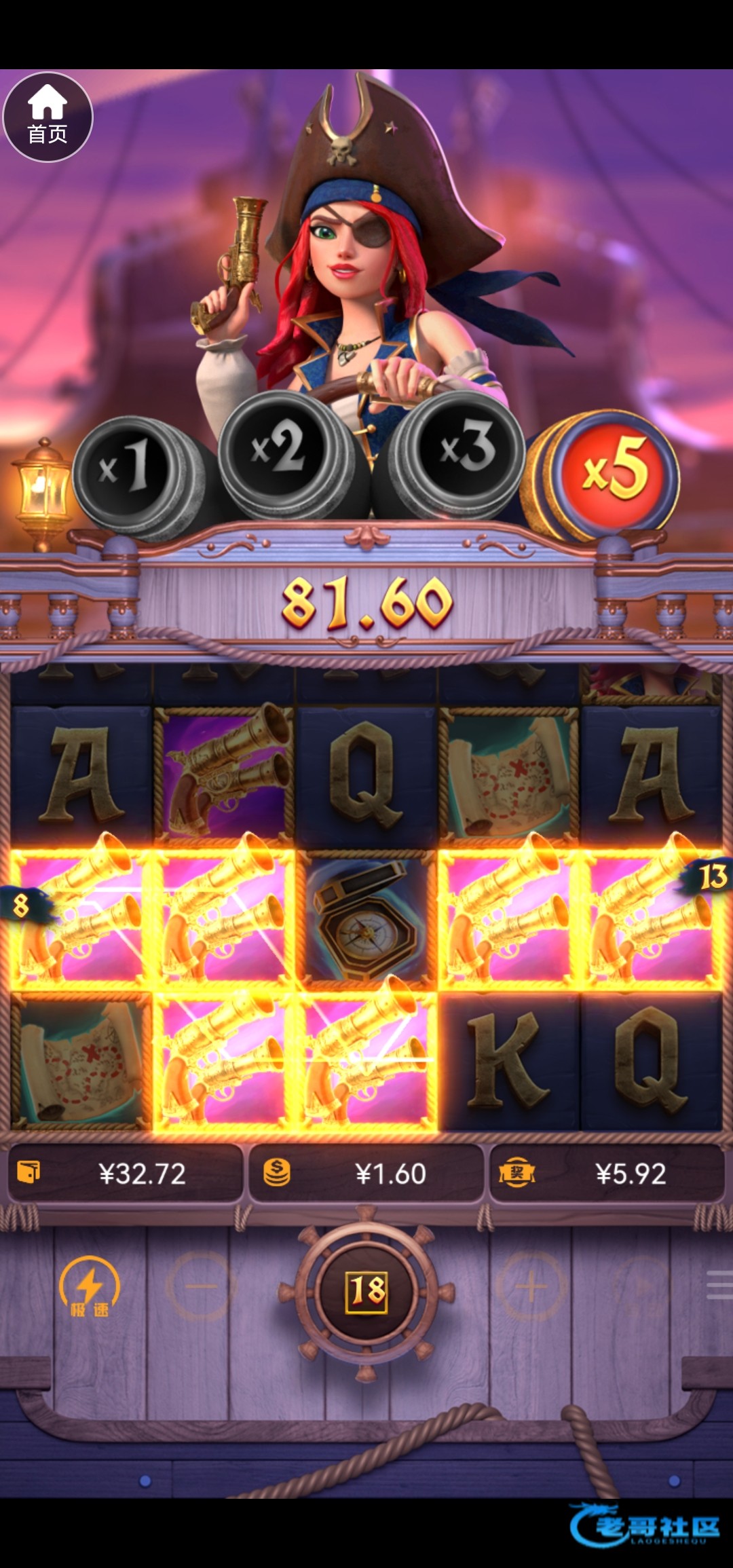Open the wallet balance panel showing ¥32.72

tap(125, 1174)
